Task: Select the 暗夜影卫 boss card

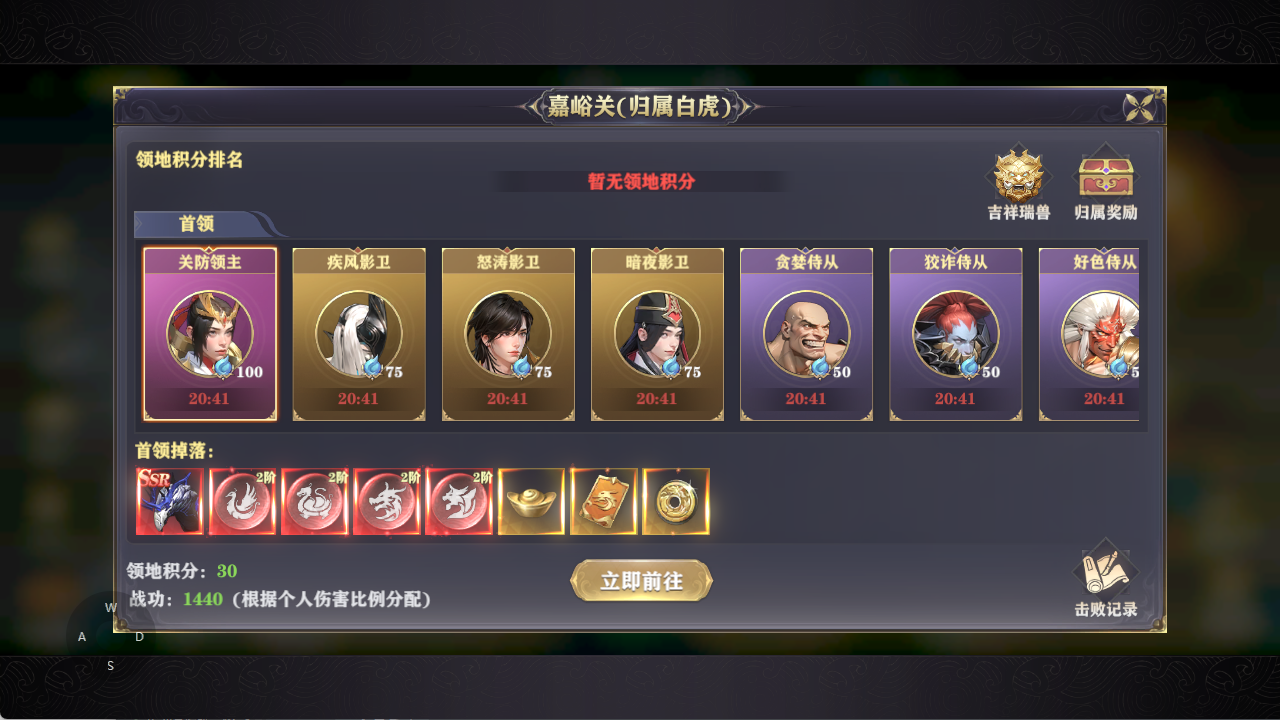Action: tap(657, 333)
